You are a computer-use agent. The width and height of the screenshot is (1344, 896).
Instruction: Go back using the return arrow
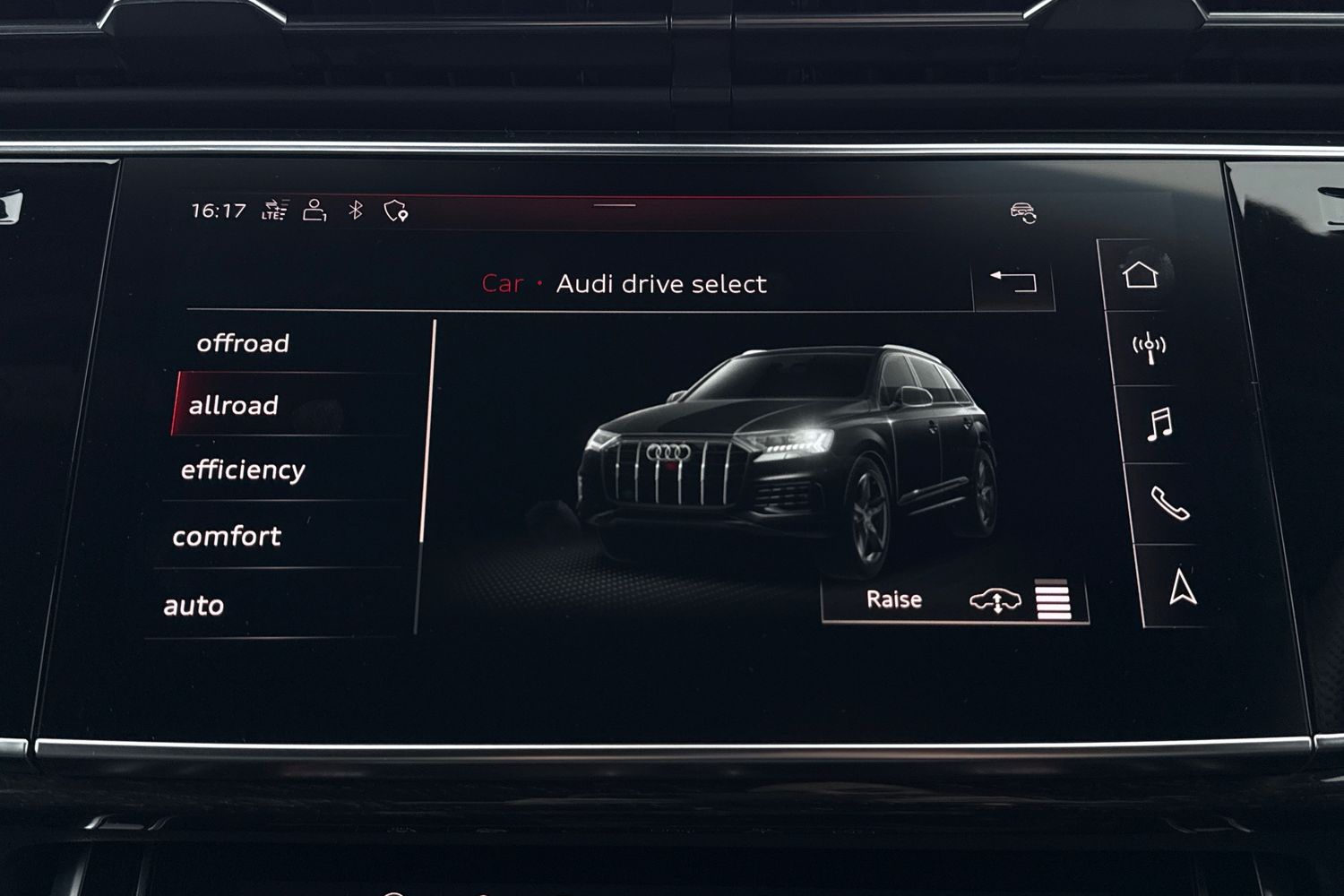[1013, 281]
